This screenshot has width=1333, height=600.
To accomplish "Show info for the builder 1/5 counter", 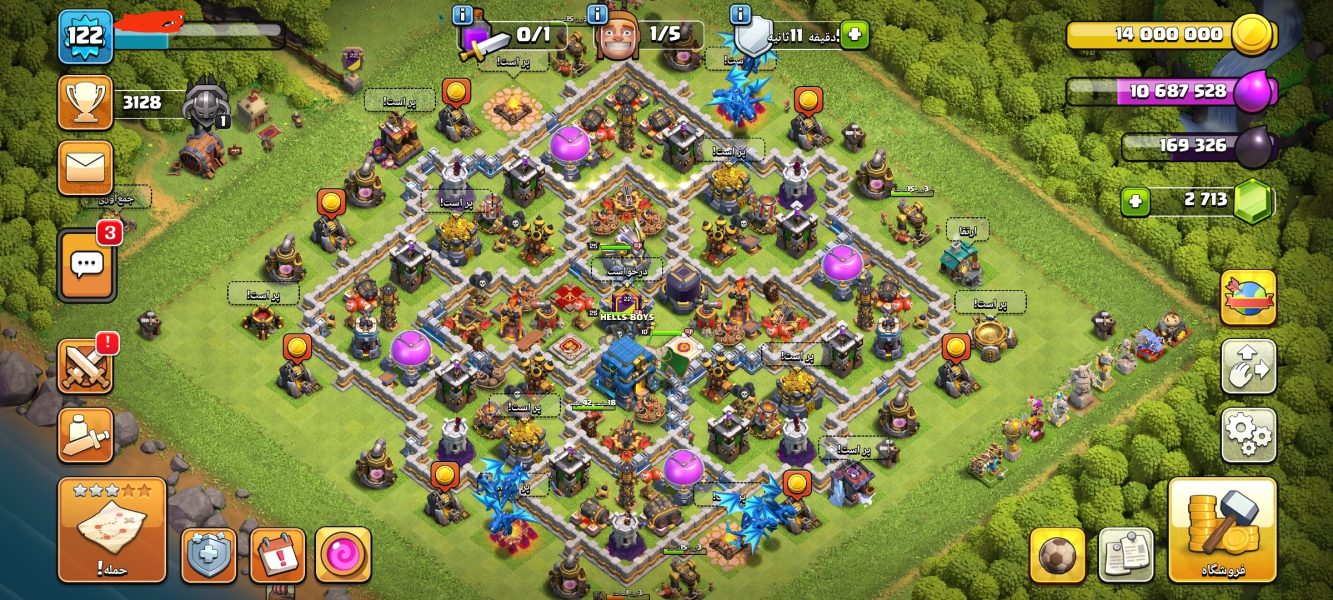I will [x=599, y=15].
